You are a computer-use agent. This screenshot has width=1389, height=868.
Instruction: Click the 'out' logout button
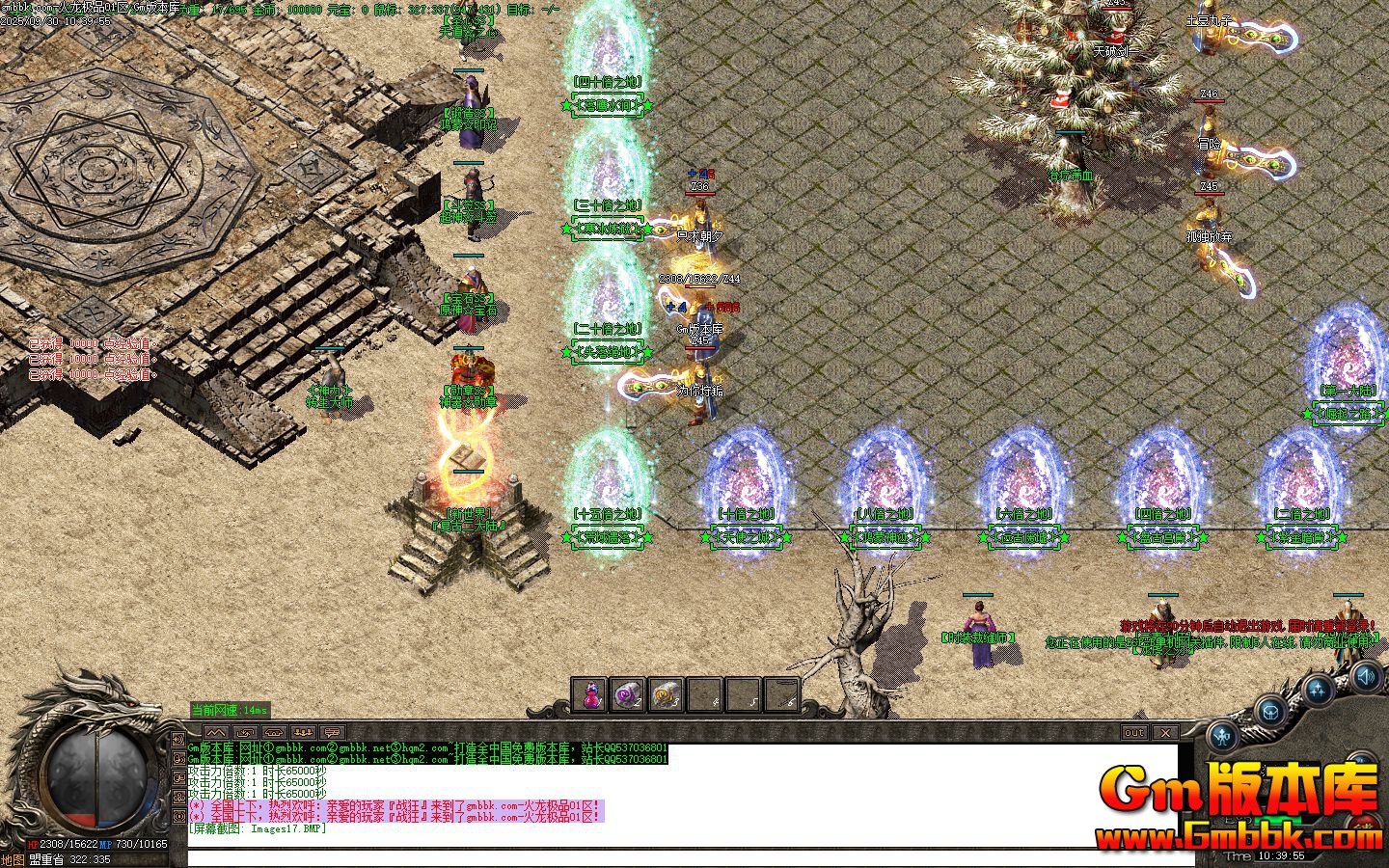point(1134,733)
